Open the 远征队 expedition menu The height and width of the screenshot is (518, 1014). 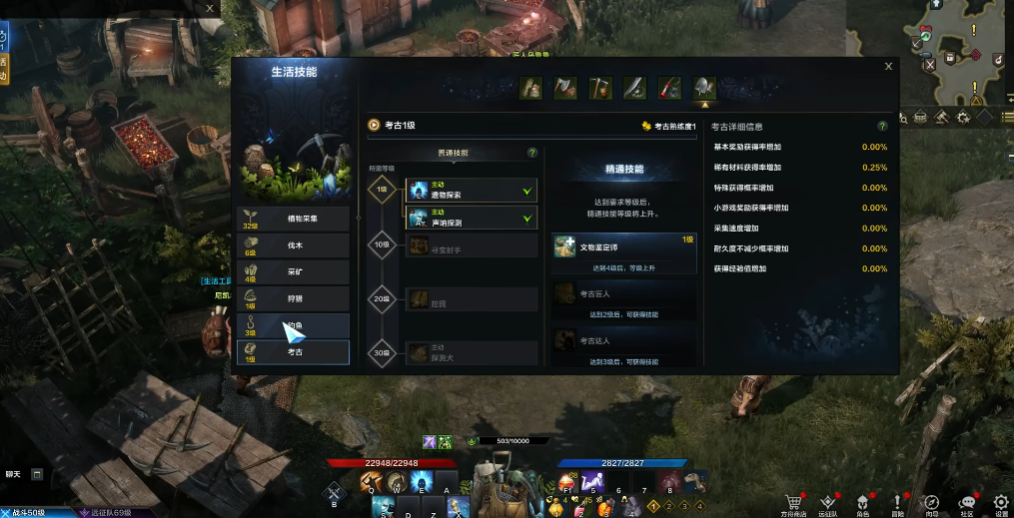828,503
